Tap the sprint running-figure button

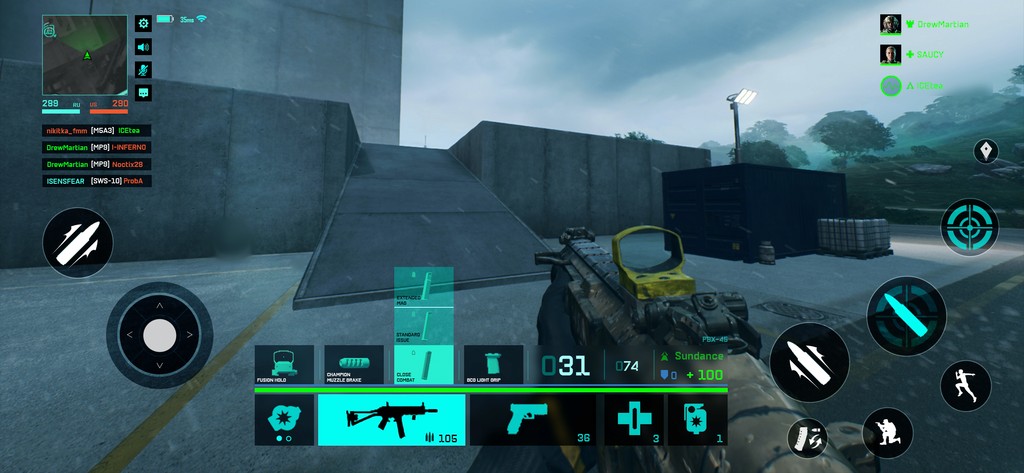pyautogui.click(x=965, y=385)
